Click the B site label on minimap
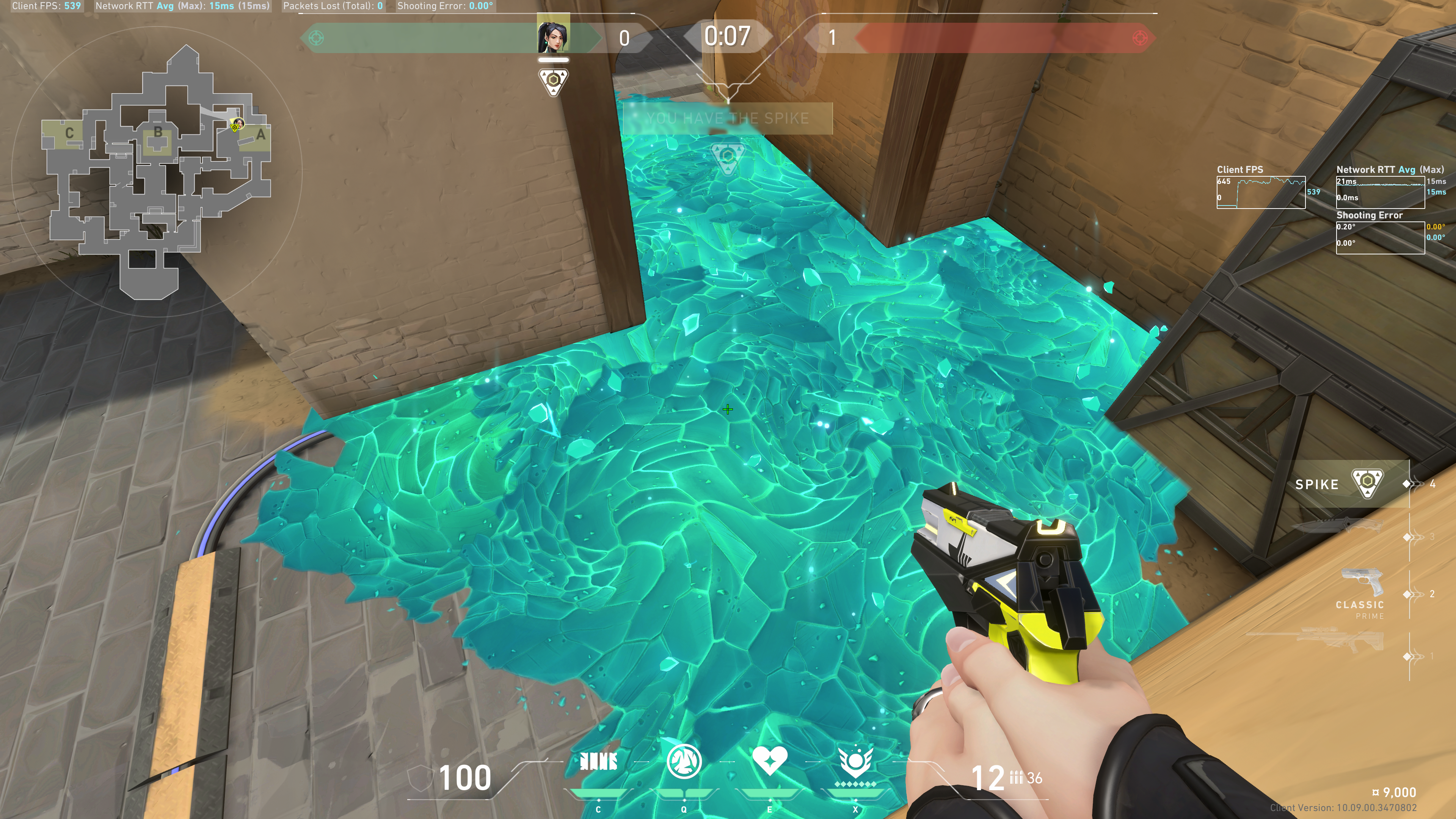The height and width of the screenshot is (819, 1456). [158, 132]
